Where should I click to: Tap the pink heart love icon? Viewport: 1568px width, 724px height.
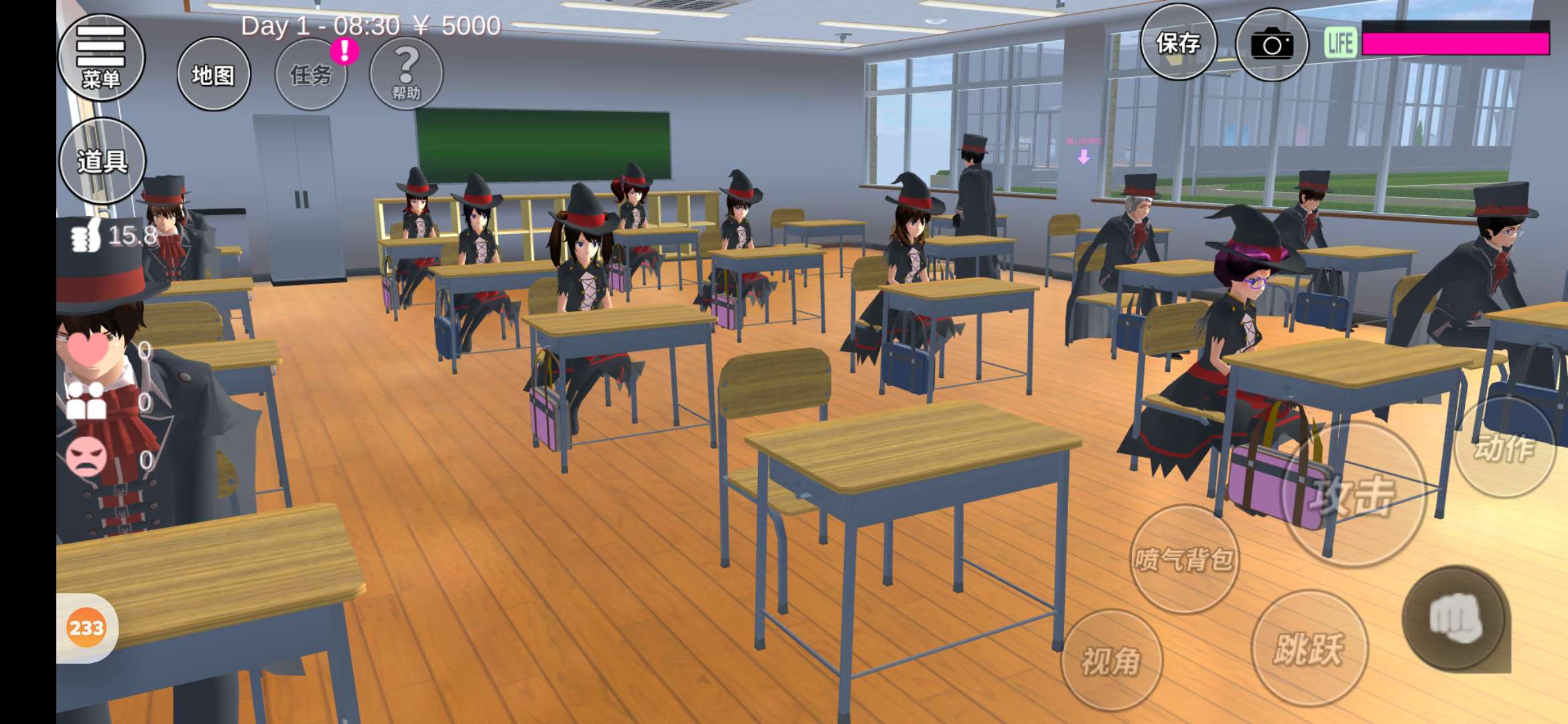[88, 349]
